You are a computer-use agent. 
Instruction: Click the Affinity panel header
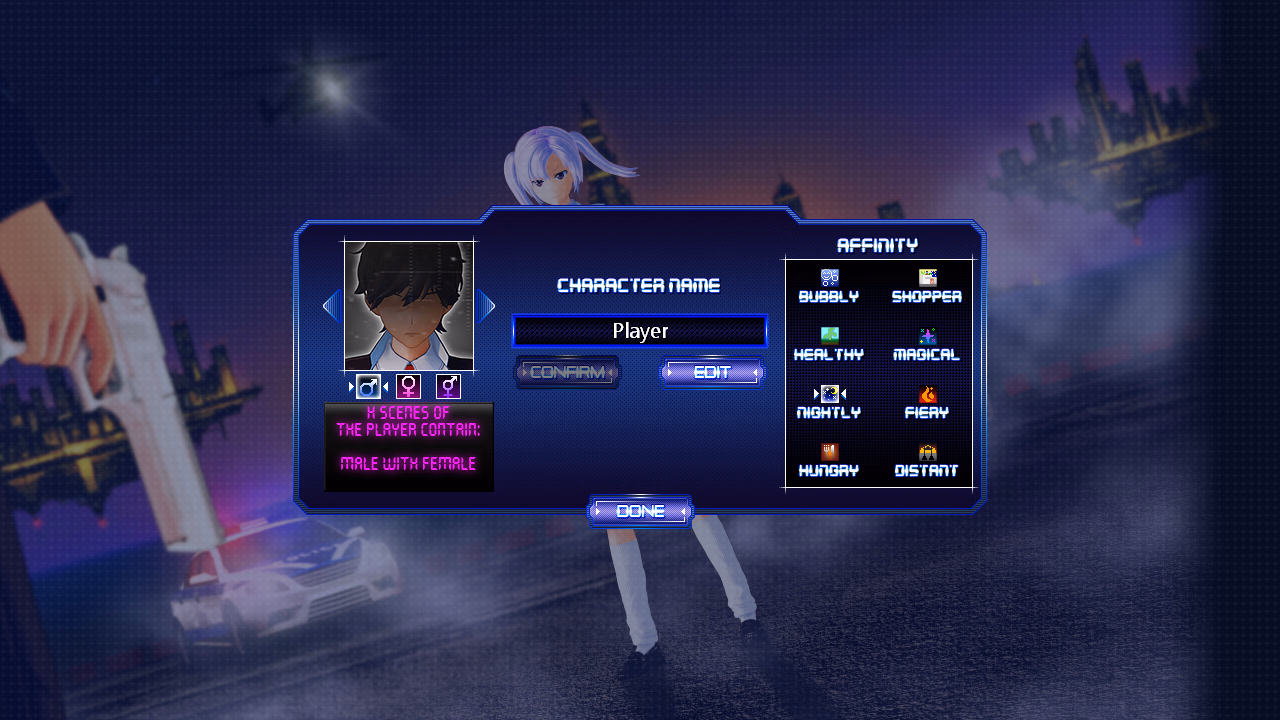point(878,244)
